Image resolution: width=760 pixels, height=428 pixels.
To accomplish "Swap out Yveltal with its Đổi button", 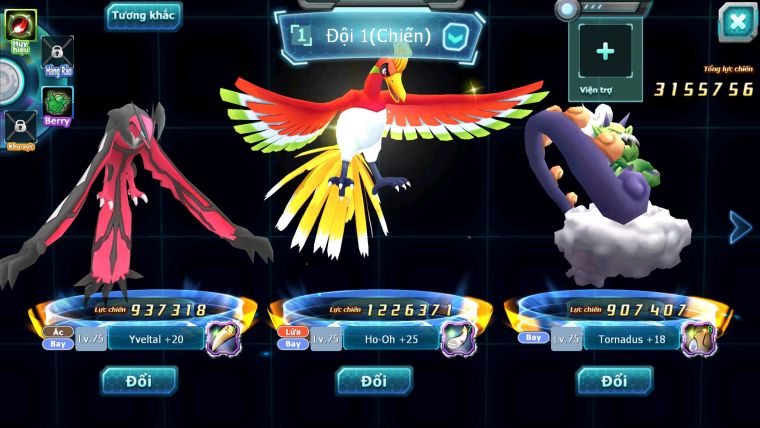I will [139, 380].
